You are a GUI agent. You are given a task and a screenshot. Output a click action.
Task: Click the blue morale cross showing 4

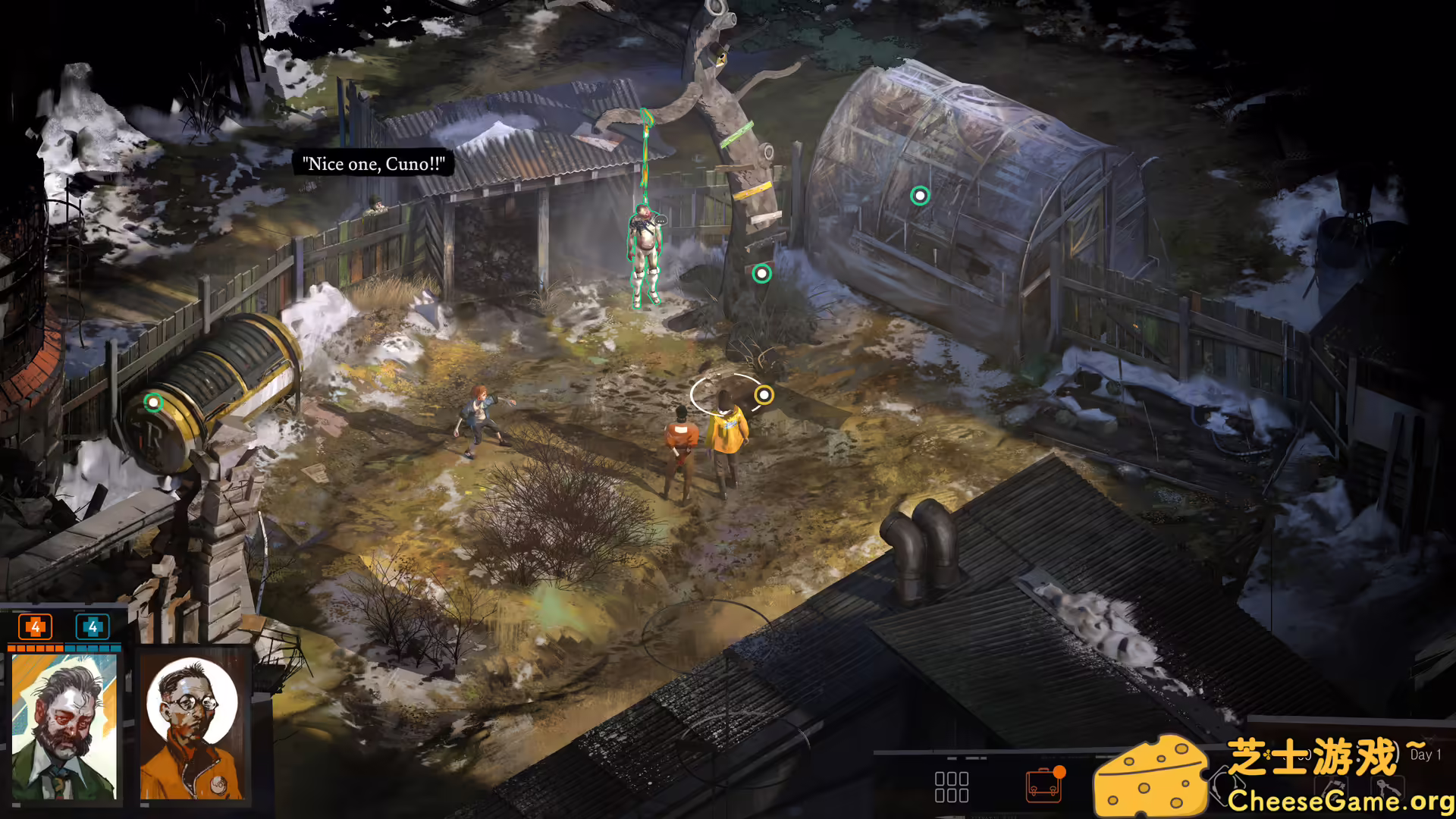91,627
